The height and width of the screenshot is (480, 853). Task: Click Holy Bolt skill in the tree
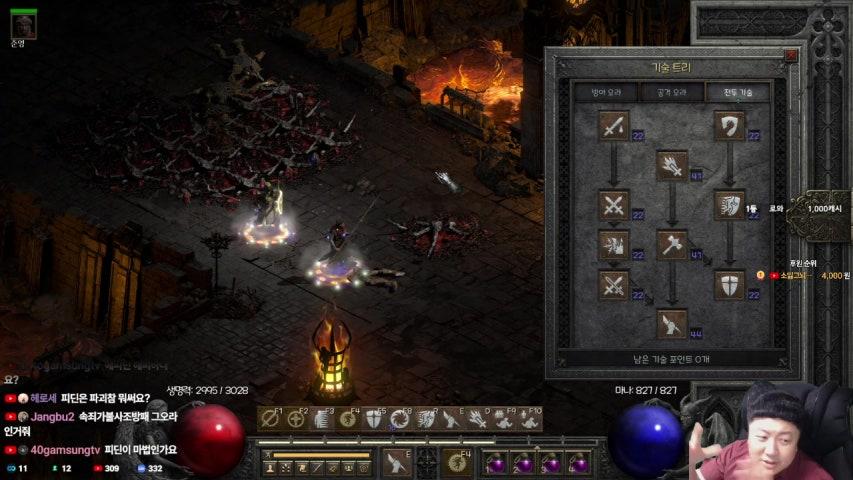click(x=672, y=165)
